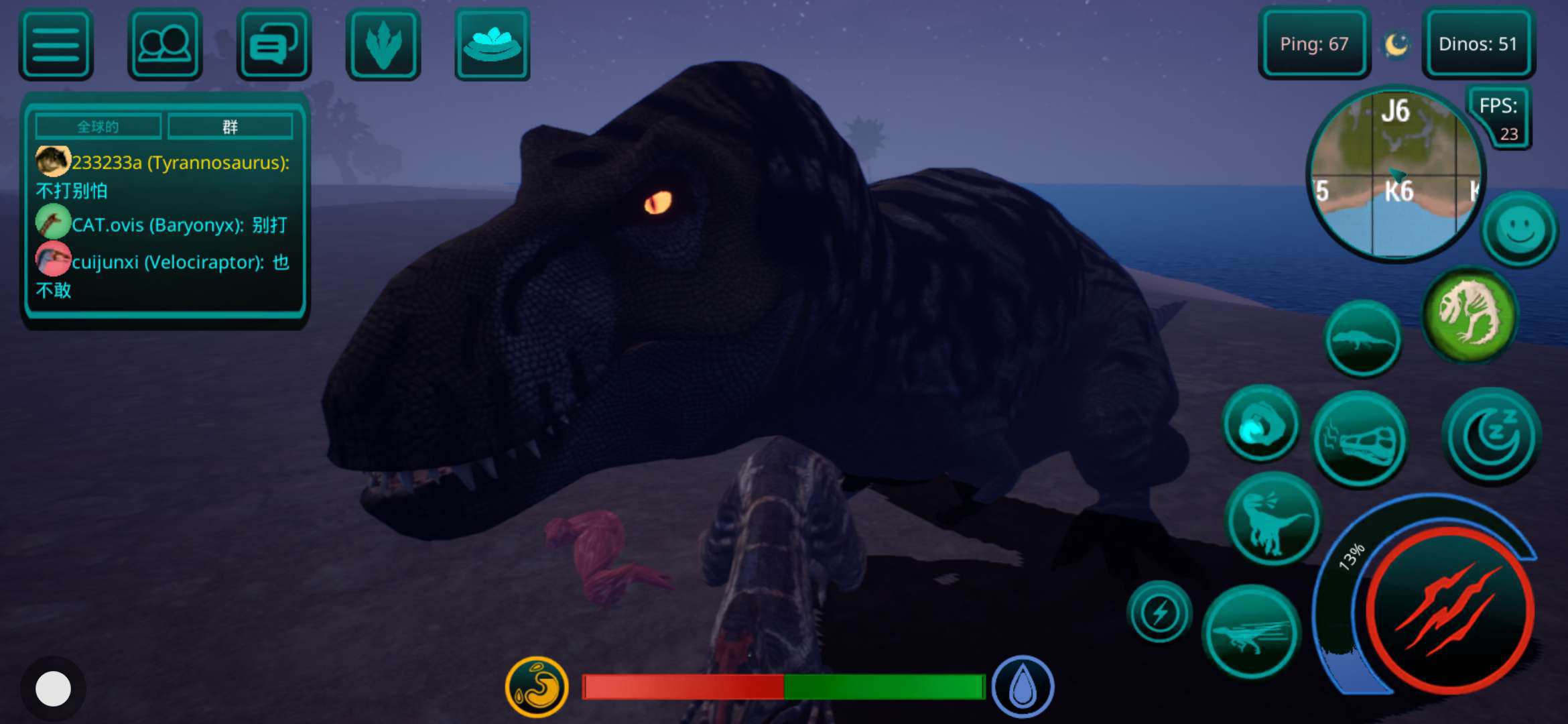Tap the crouching dinosaur silhouette button

tap(1363, 338)
